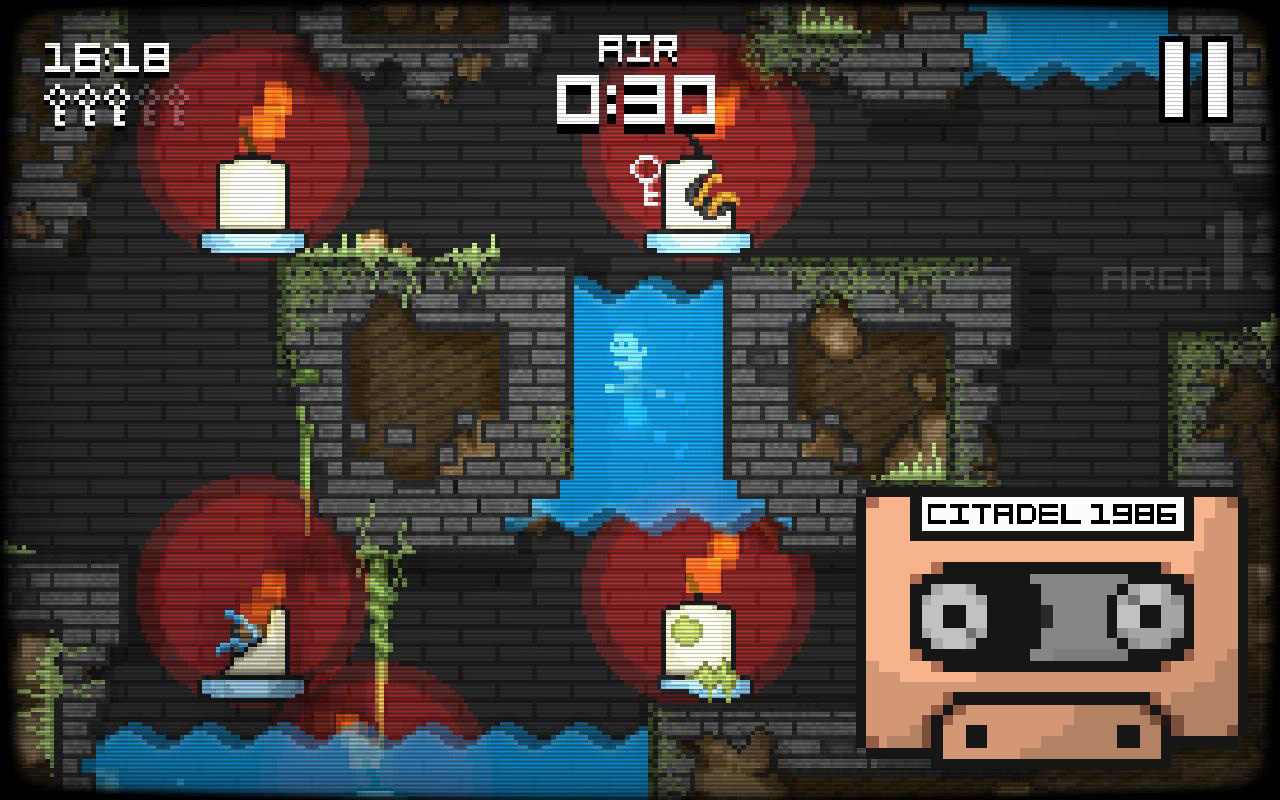This screenshot has width=1280, height=800.
Task: Select the swimming character in the waterfall
Action: 628,365
